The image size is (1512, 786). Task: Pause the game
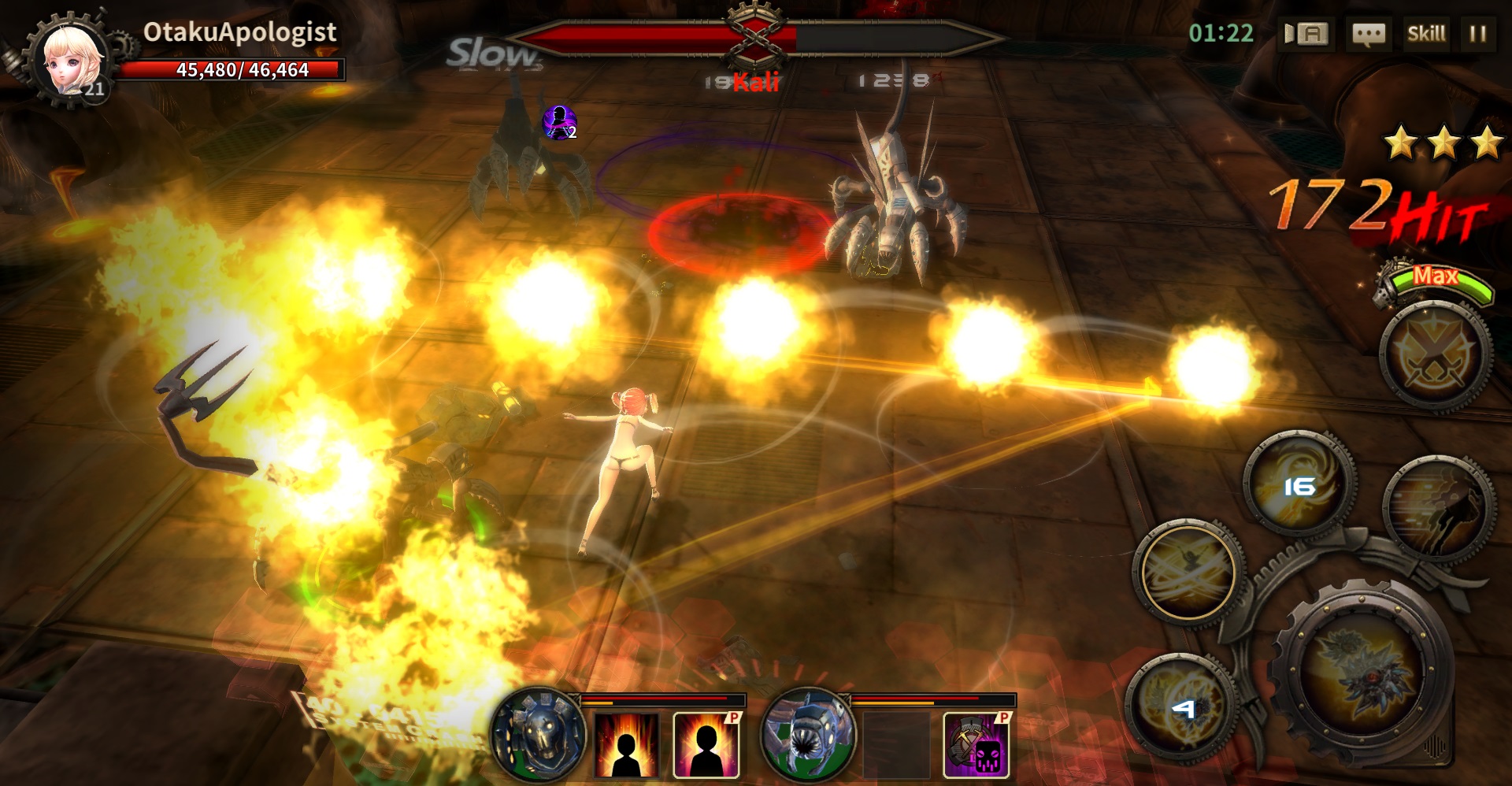point(1477,34)
